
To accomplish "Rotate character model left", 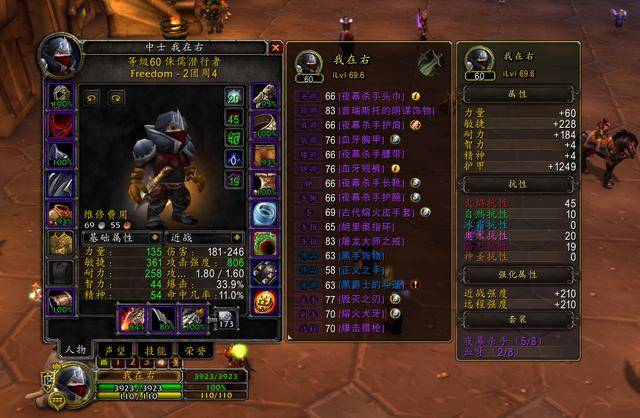I will [x=91, y=97].
